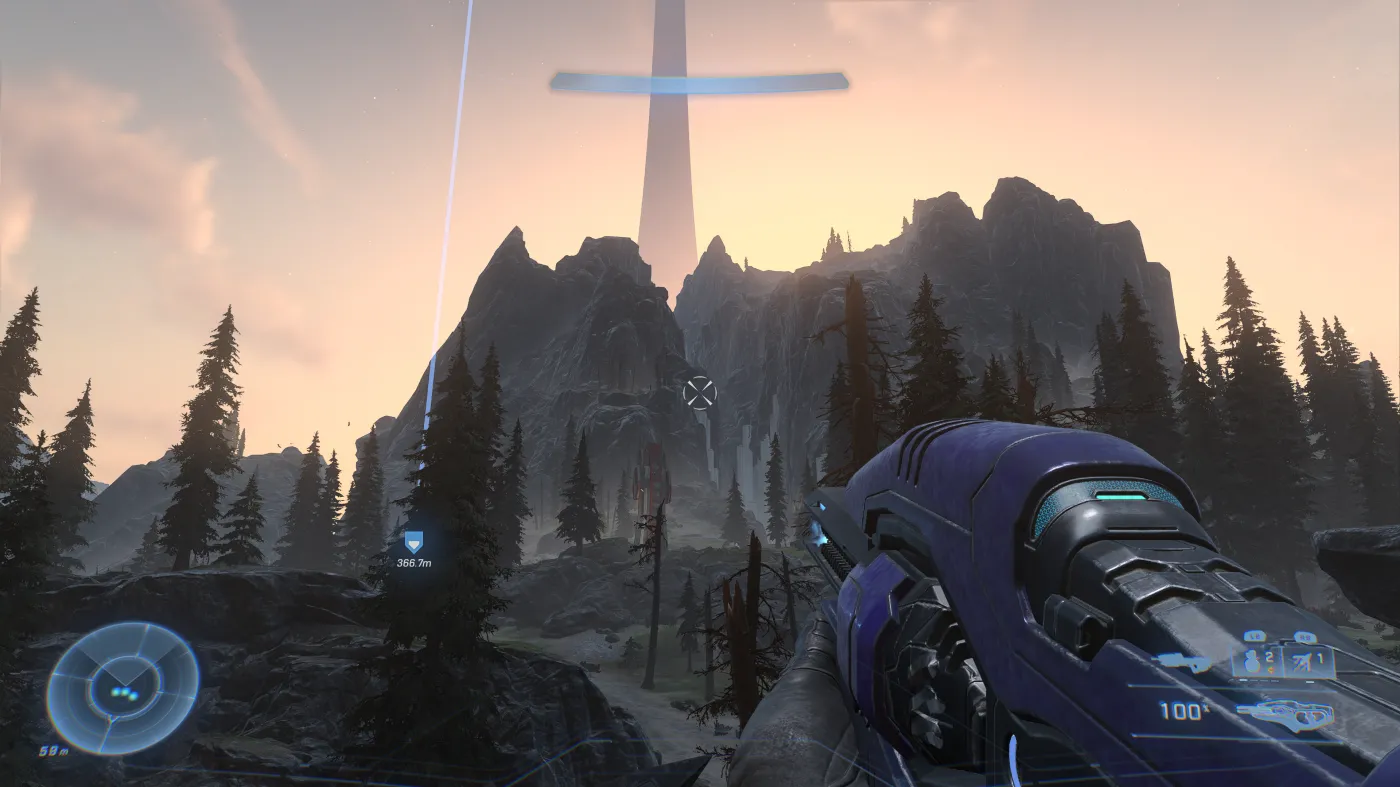Click the small grenade reserve indicator below the count
Viewport: 1400px width, 787px height.
1270,670
